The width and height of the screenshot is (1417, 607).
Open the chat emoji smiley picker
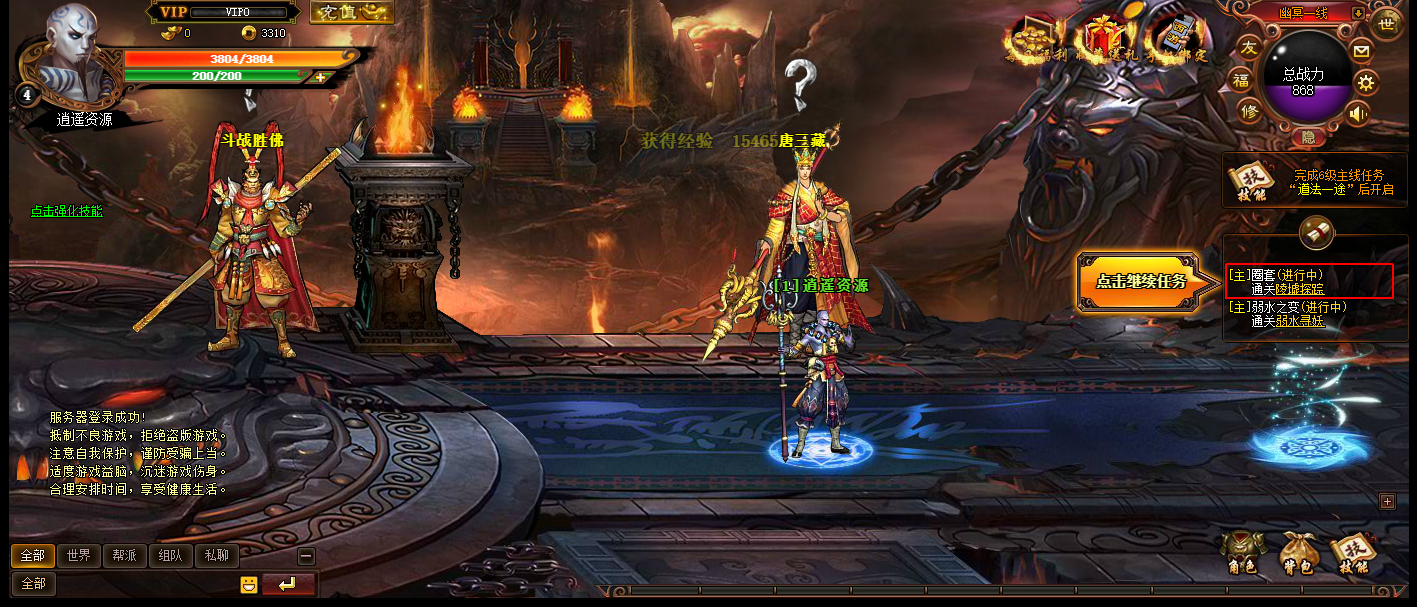tap(249, 585)
